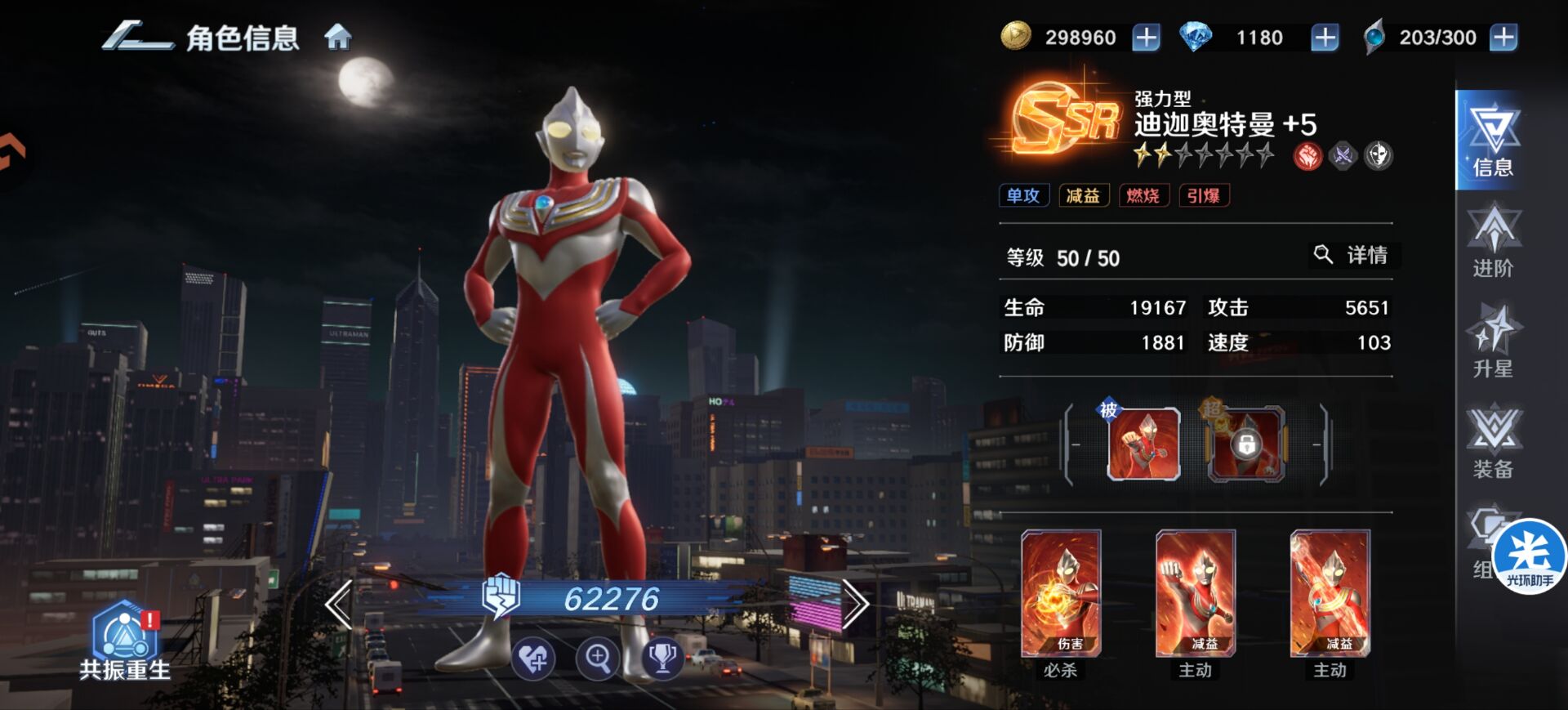Return to the home screen
1568x710 pixels.
coord(338,38)
